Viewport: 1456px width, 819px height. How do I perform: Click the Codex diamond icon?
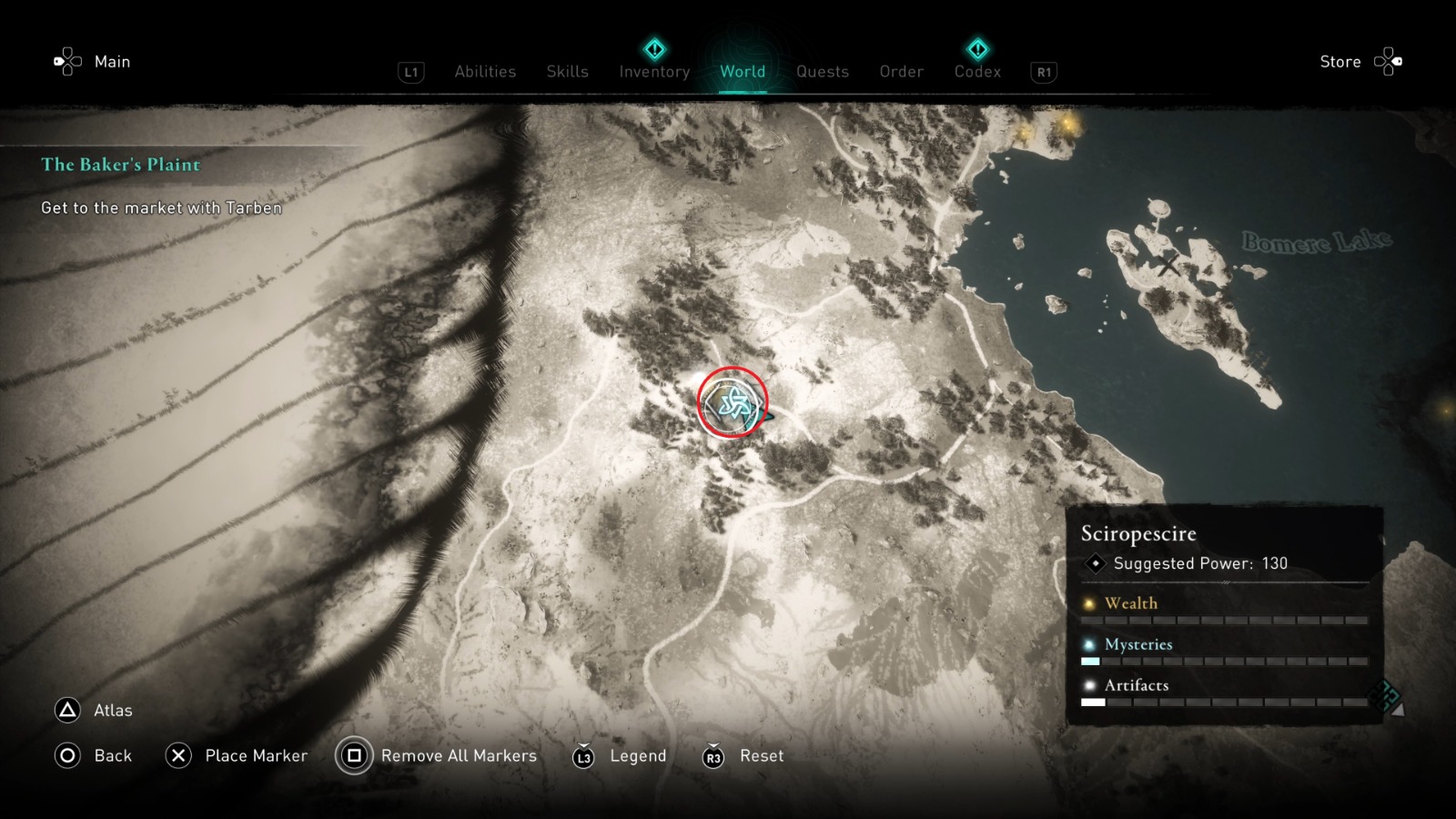[976, 50]
